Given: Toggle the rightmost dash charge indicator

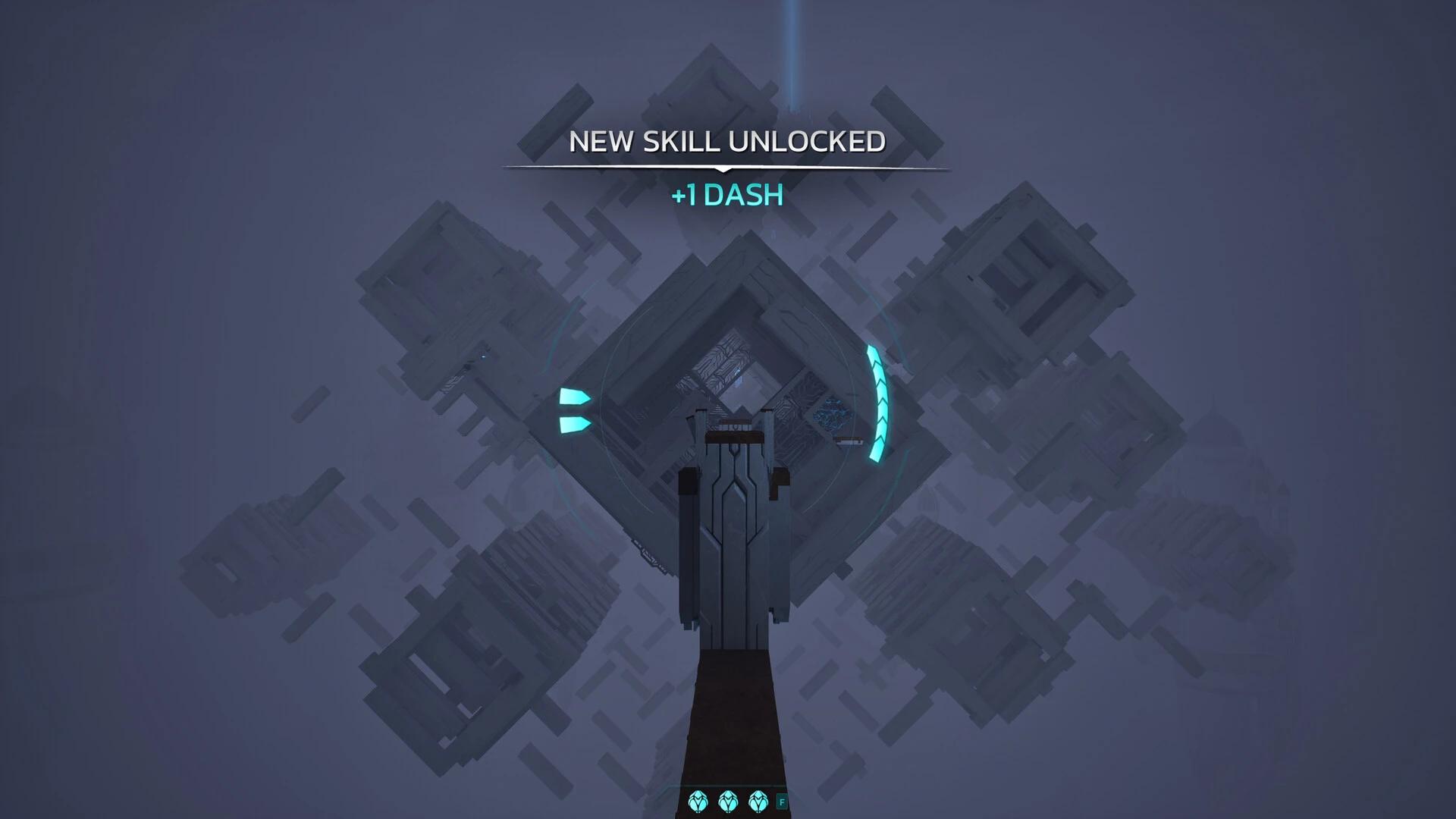Looking at the screenshot, I should (758, 802).
